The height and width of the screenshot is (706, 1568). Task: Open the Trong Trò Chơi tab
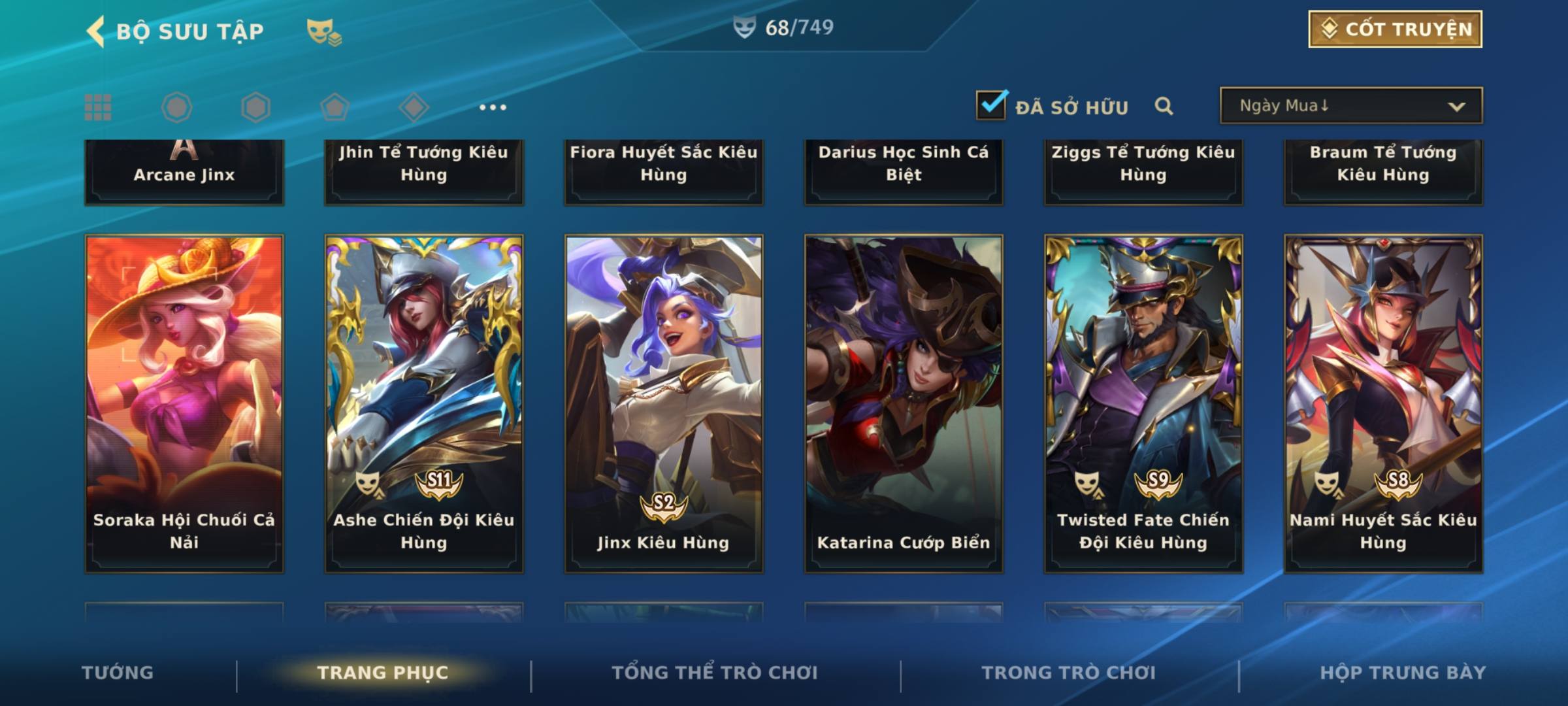[1069, 673]
